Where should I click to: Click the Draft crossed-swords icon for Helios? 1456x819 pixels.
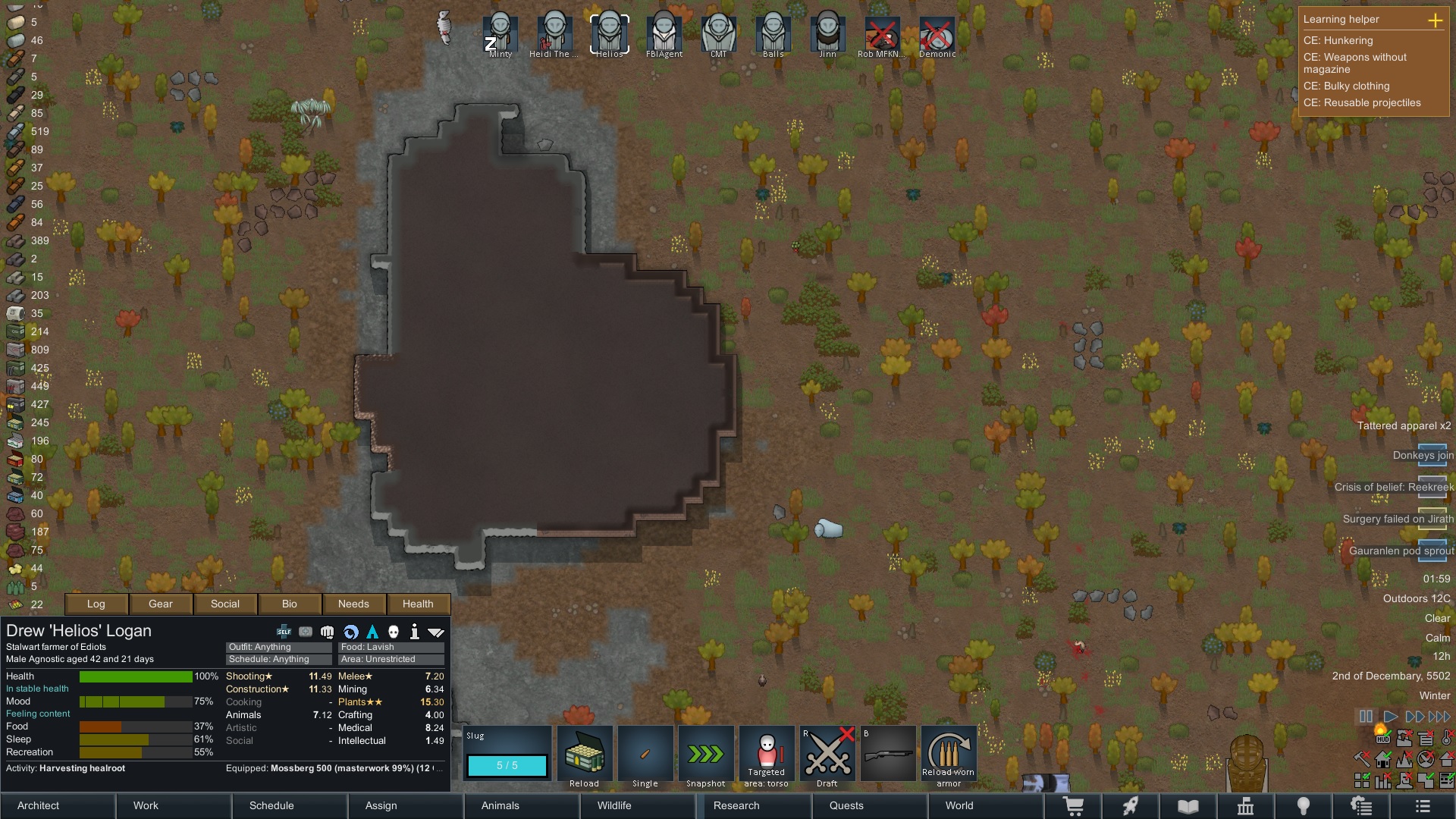[827, 753]
